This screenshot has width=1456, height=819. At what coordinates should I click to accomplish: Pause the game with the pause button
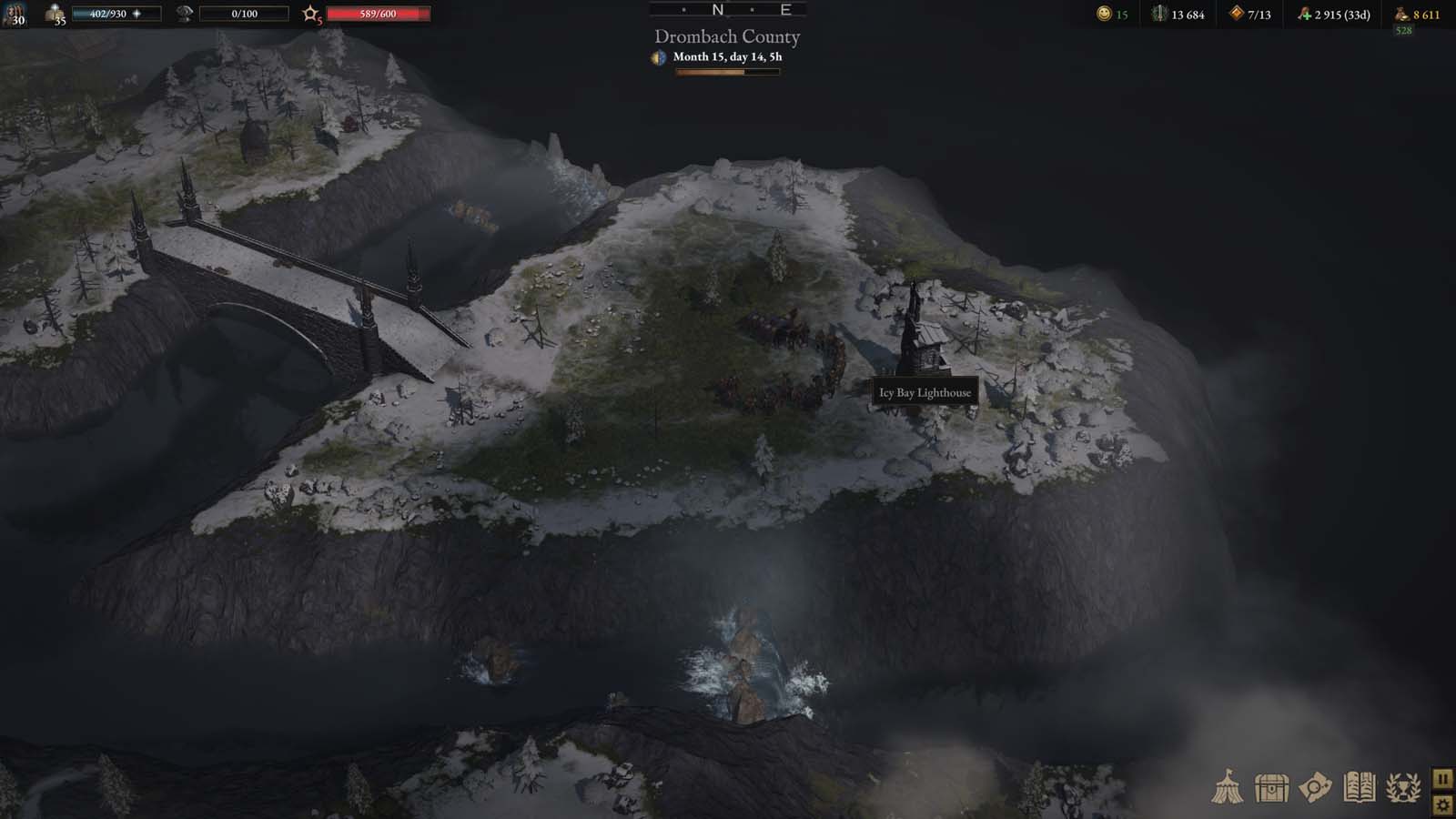pyautogui.click(x=1442, y=778)
